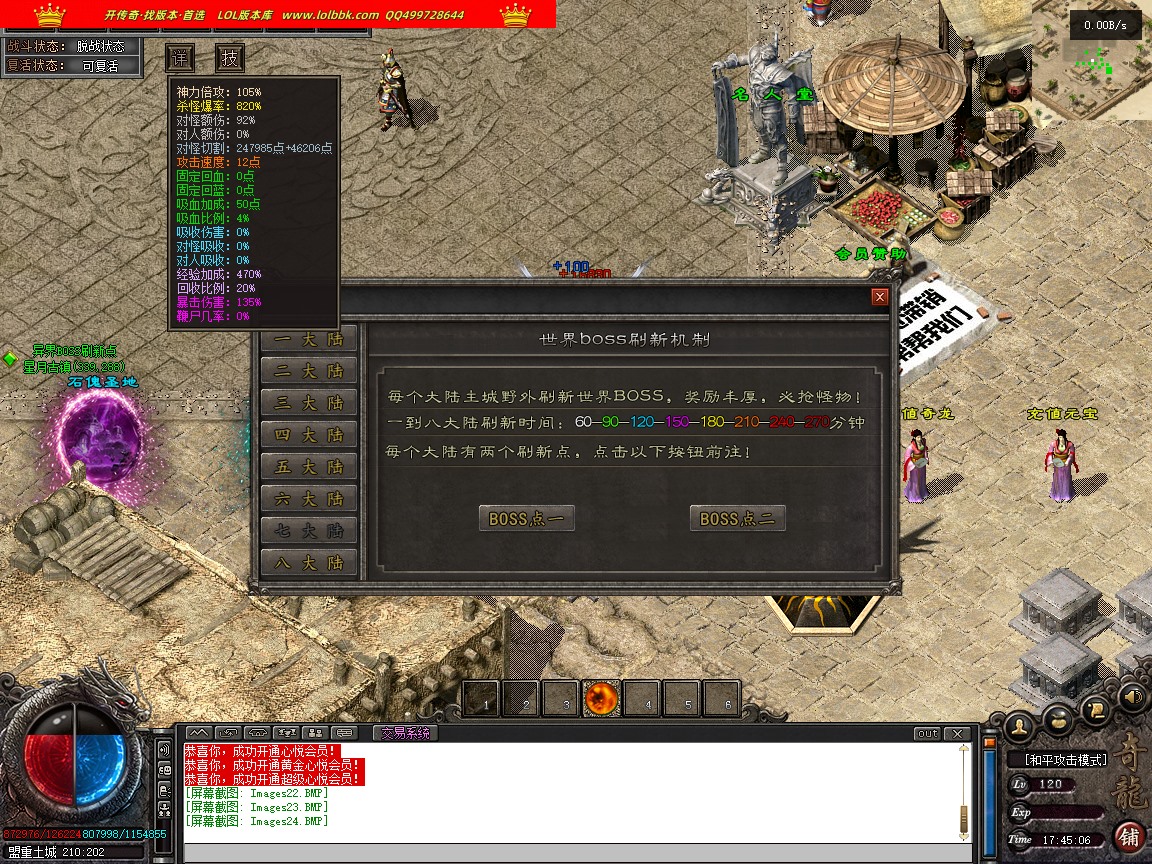Select the 一大陆 continent tab
Viewport: 1152px width, 864px height.
click(x=309, y=339)
